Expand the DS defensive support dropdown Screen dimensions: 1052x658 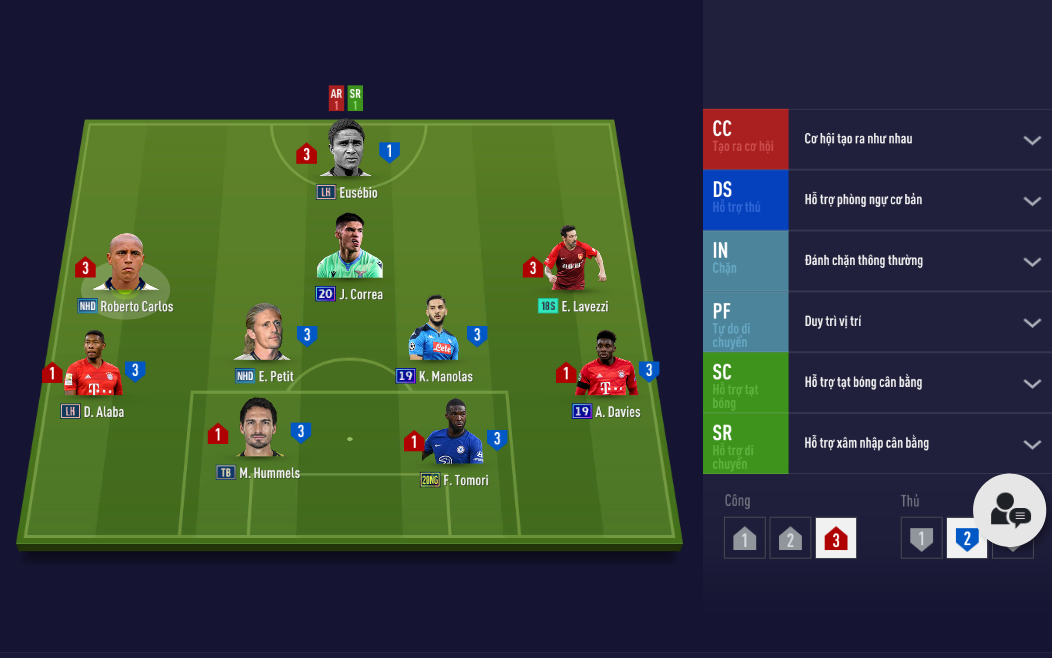tap(1032, 201)
